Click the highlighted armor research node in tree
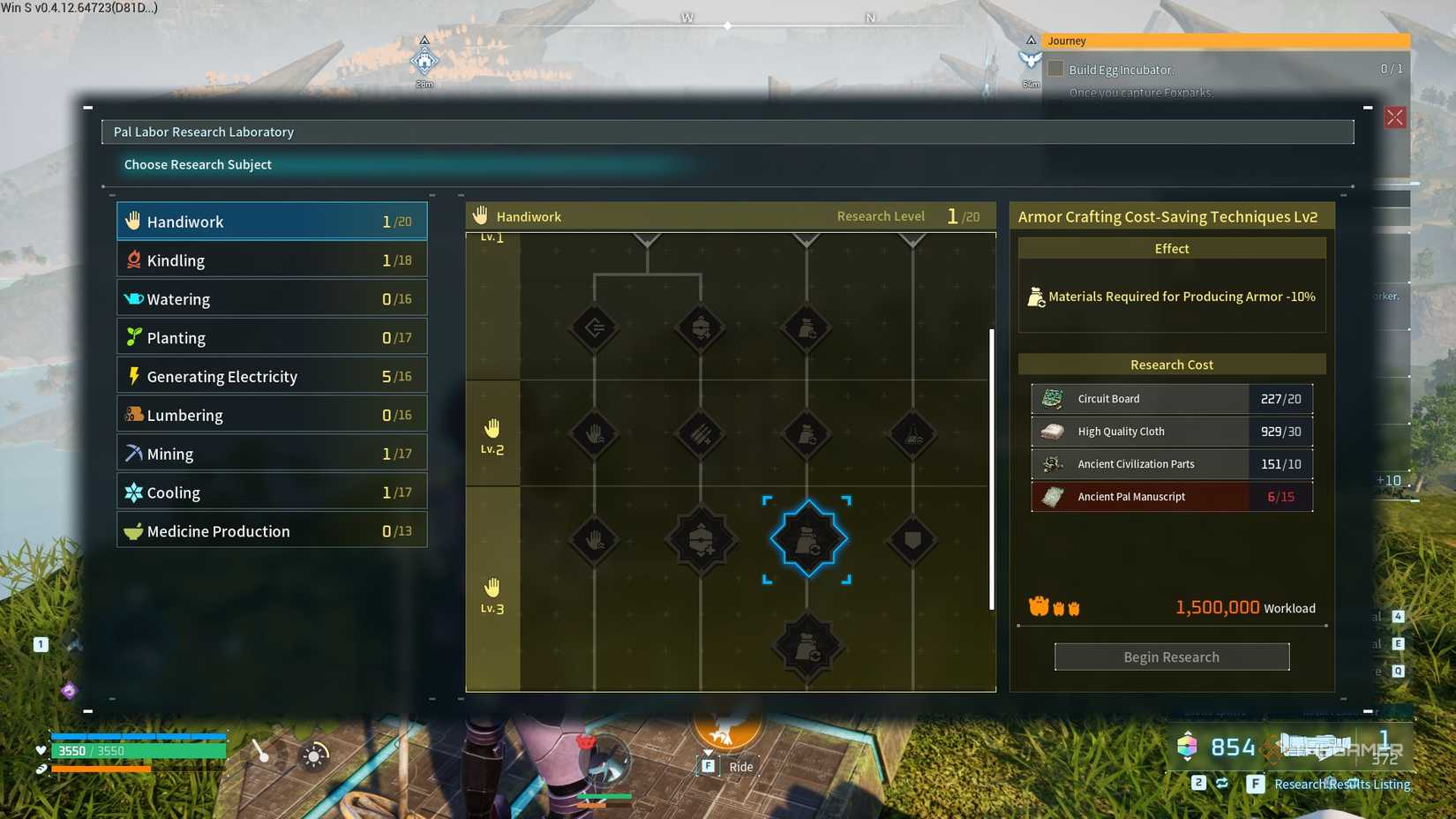Screen dimensions: 1456x819 coord(807,538)
